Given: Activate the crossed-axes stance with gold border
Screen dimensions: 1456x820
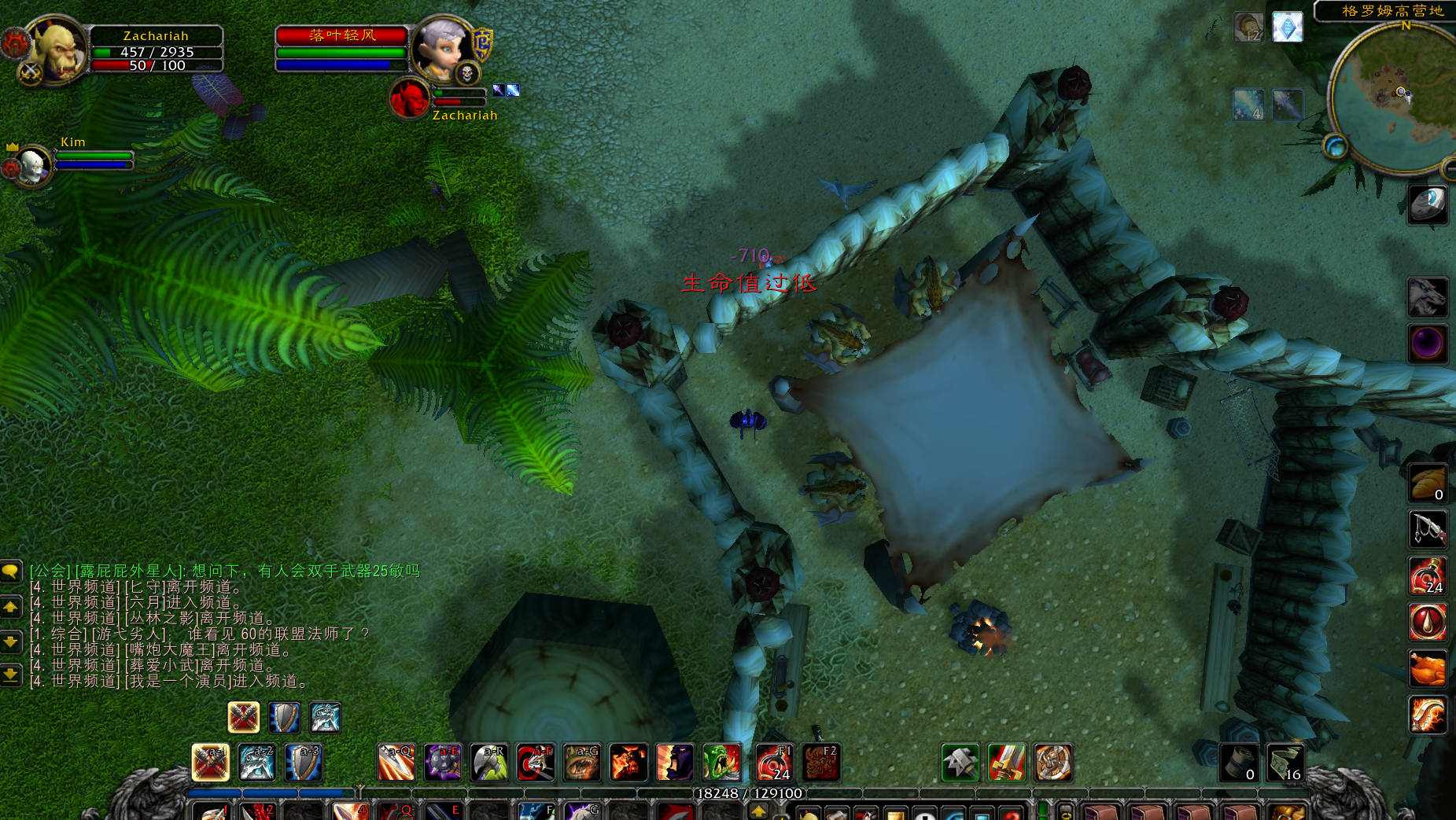Looking at the screenshot, I should coord(244,717).
